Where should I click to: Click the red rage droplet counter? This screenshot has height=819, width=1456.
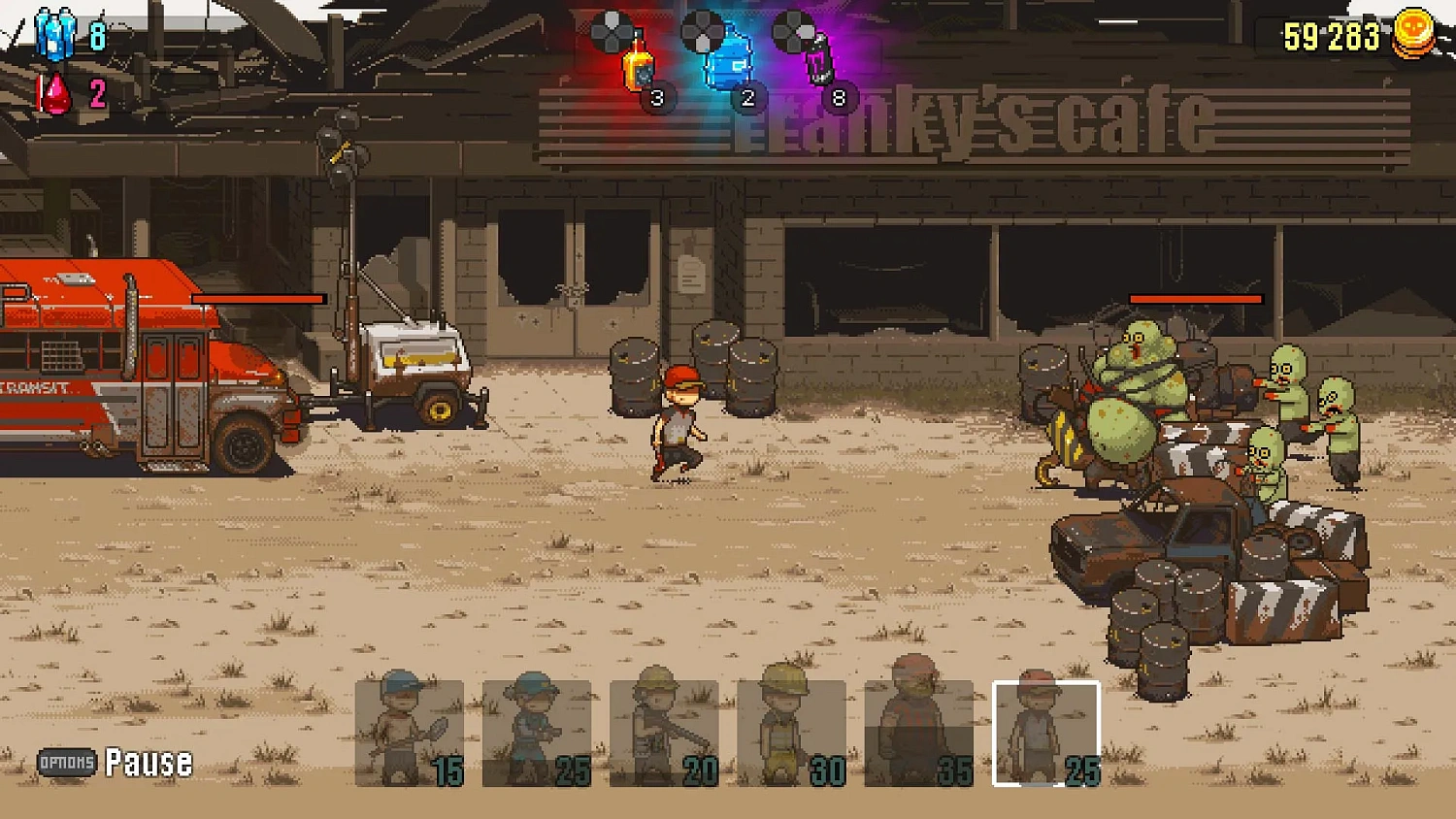point(53,92)
